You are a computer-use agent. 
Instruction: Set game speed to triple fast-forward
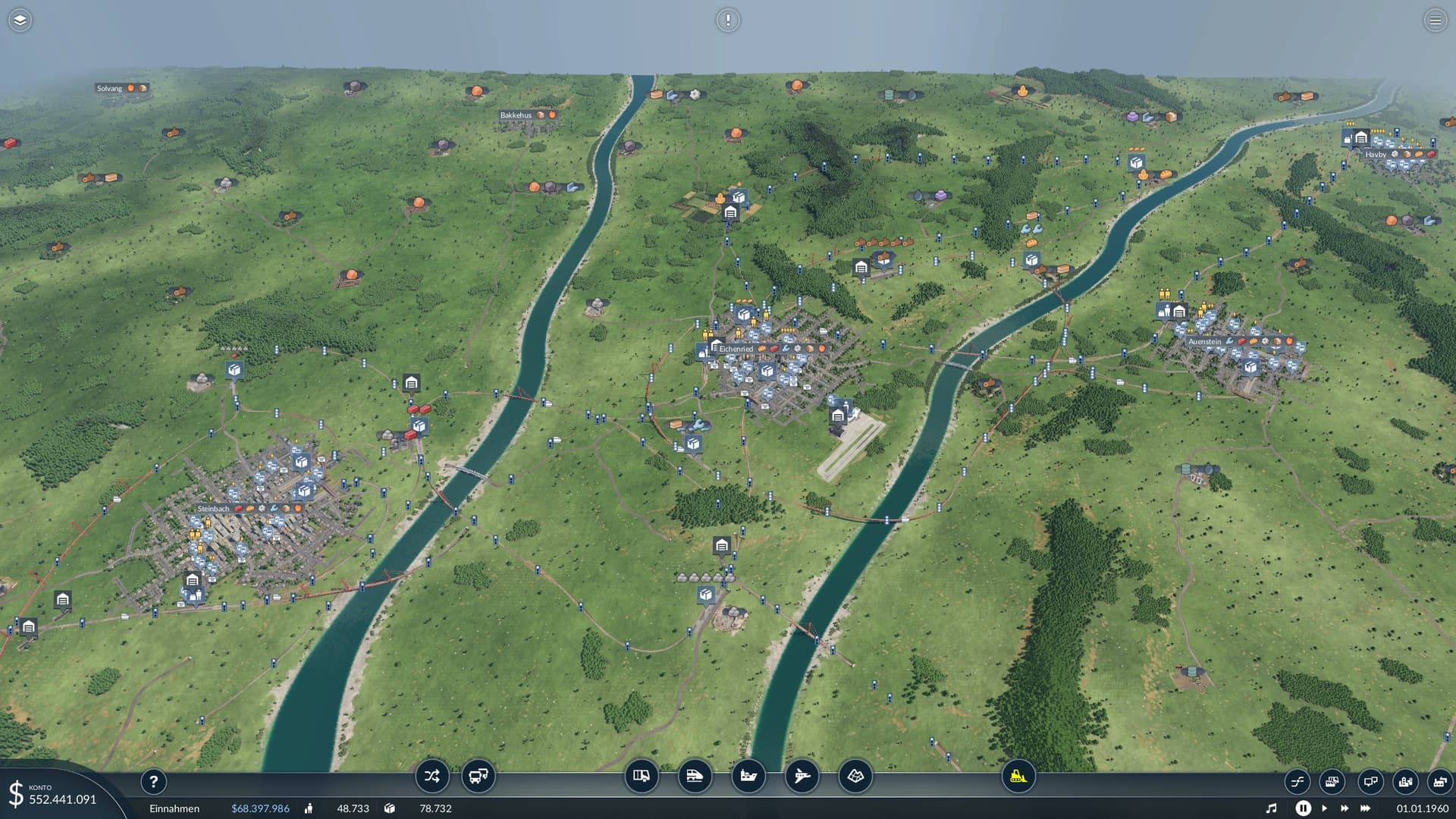coord(1366,808)
